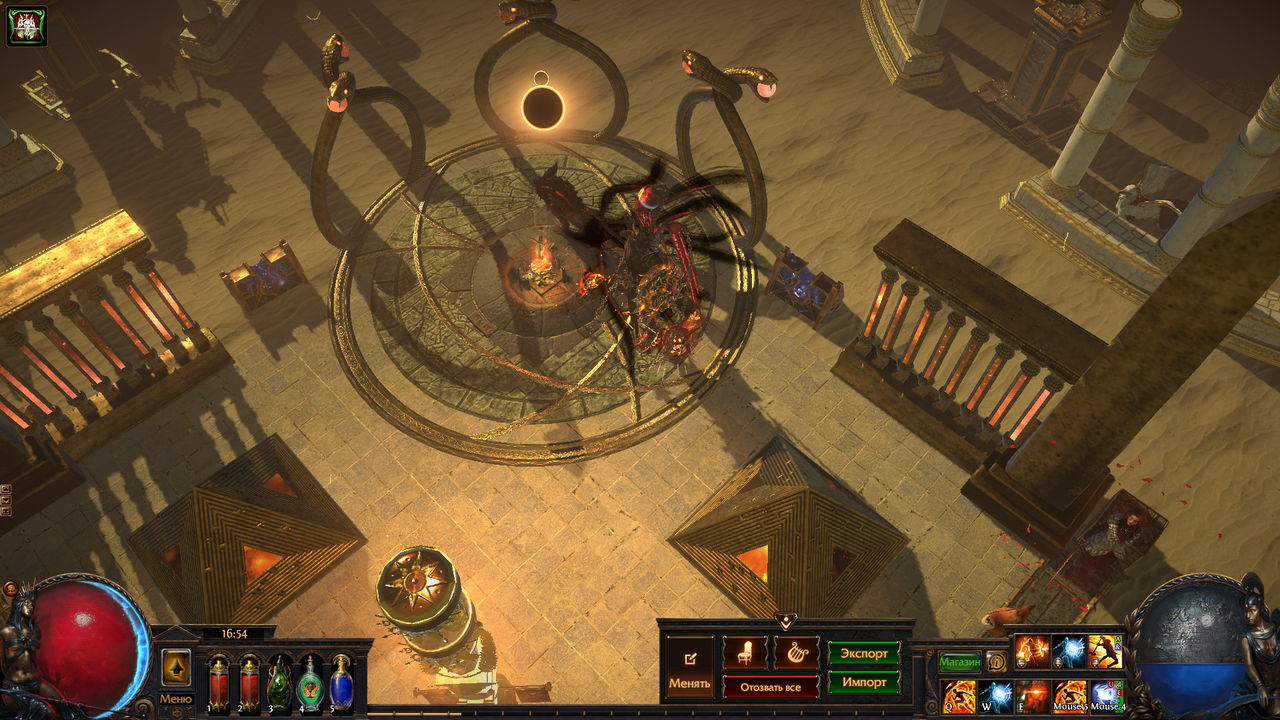Click the Менять edit button
The width and height of the screenshot is (1280, 720).
click(690, 668)
